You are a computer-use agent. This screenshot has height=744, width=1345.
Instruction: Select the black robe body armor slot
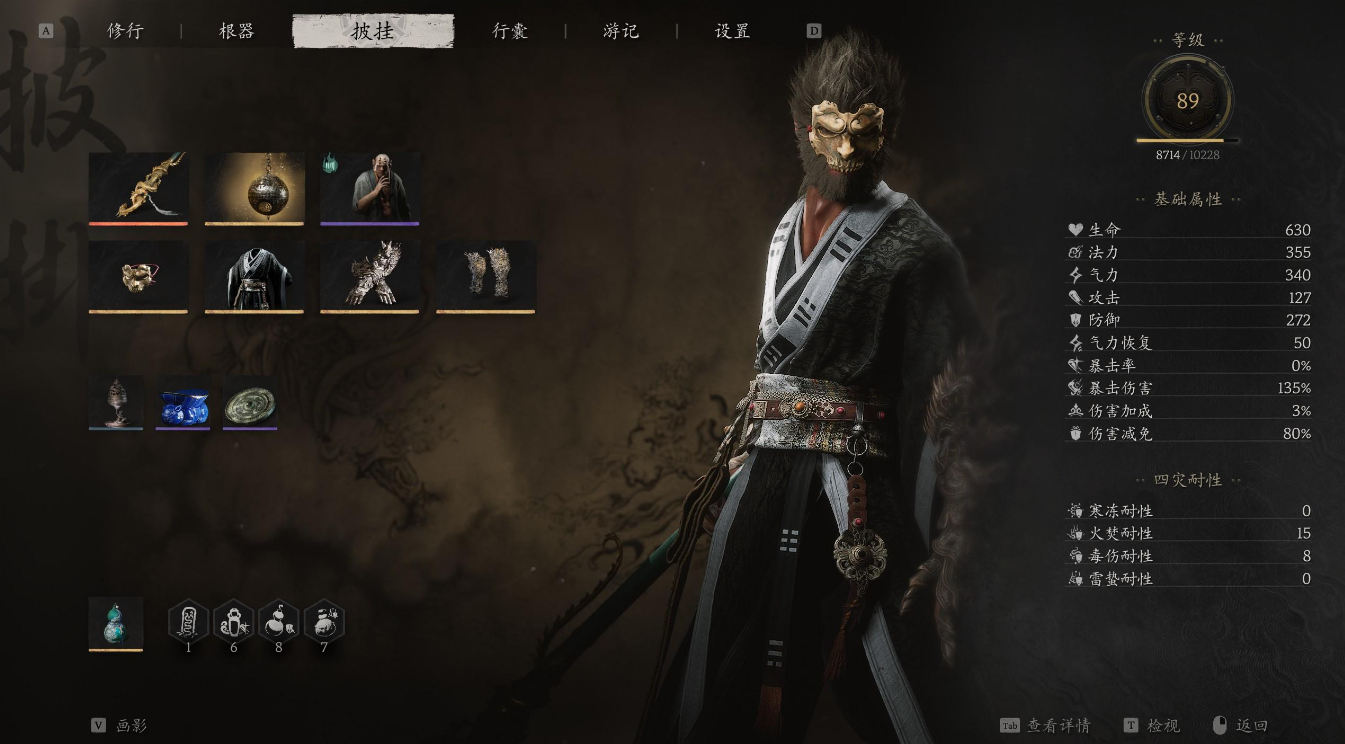[254, 275]
